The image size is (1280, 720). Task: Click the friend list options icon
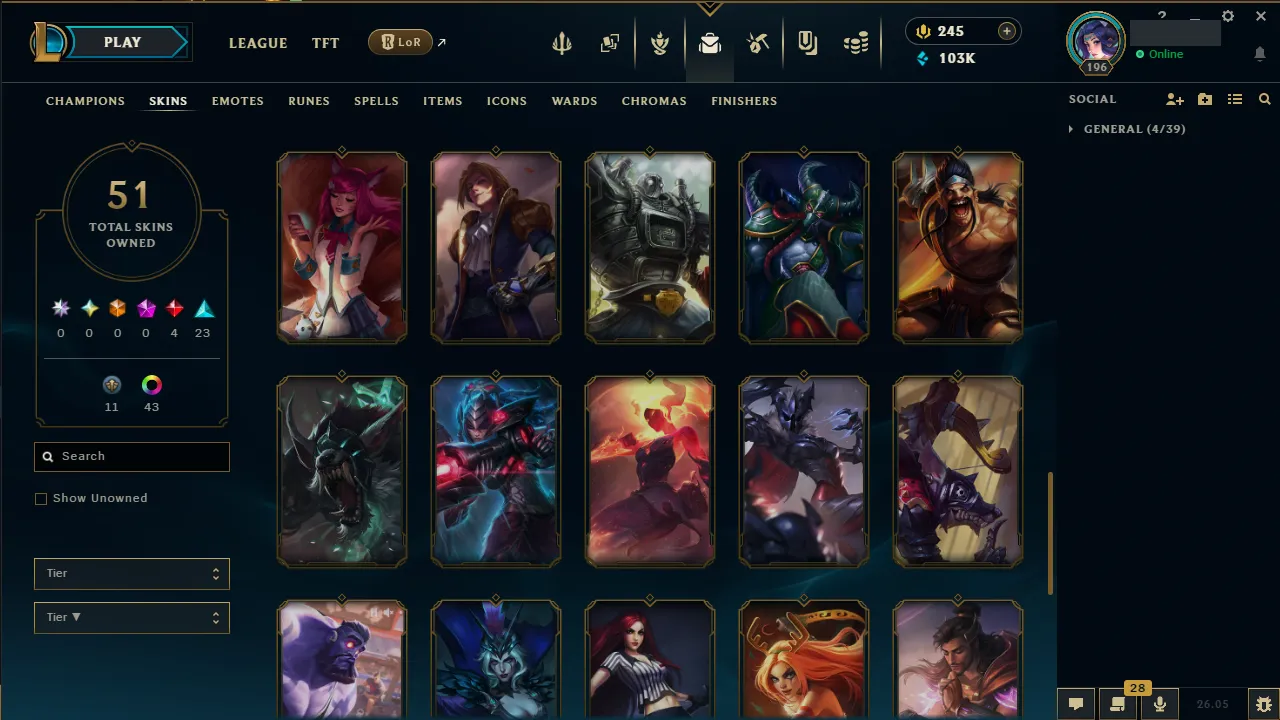[x=1235, y=99]
